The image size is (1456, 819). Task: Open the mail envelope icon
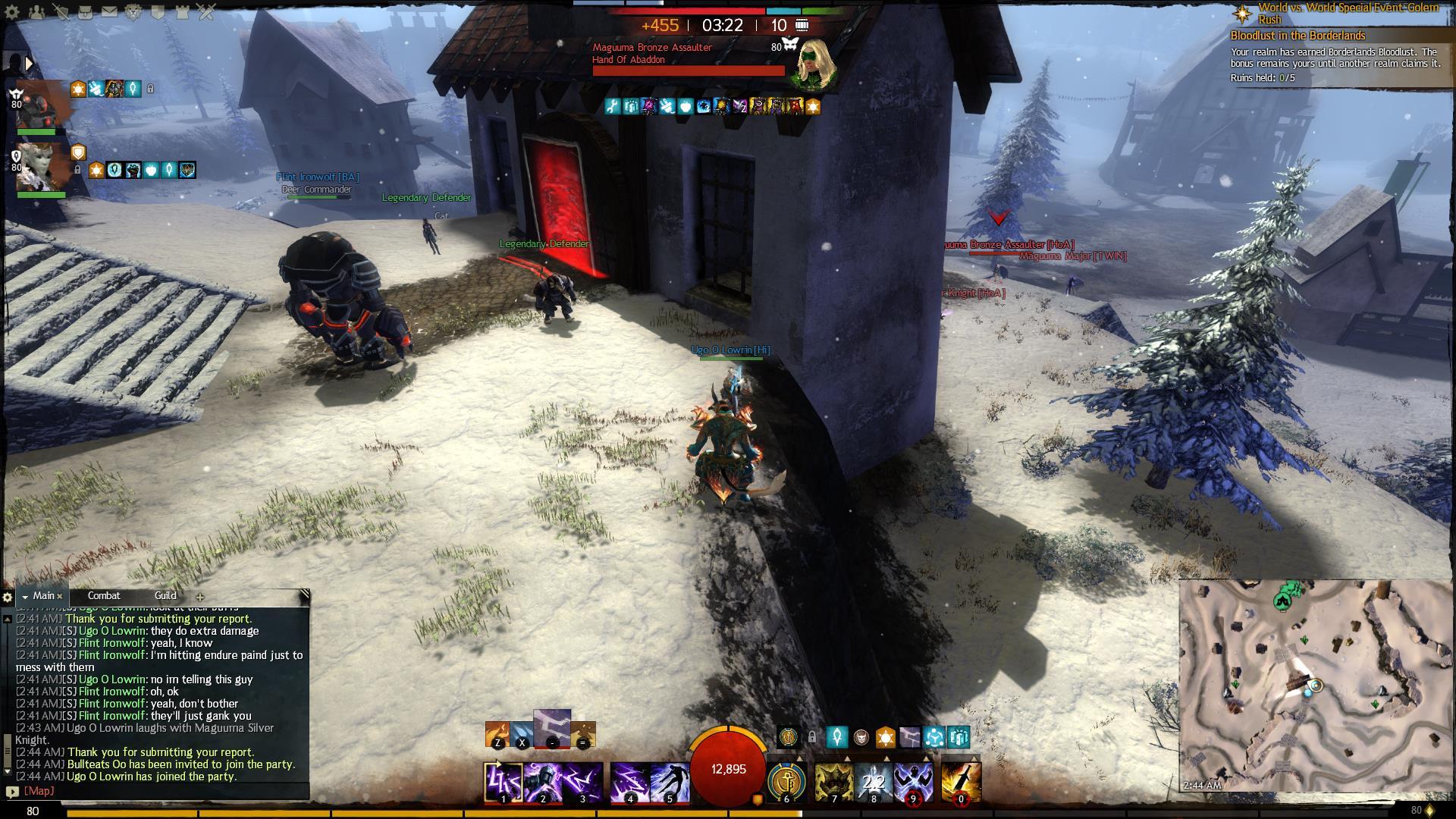point(110,11)
